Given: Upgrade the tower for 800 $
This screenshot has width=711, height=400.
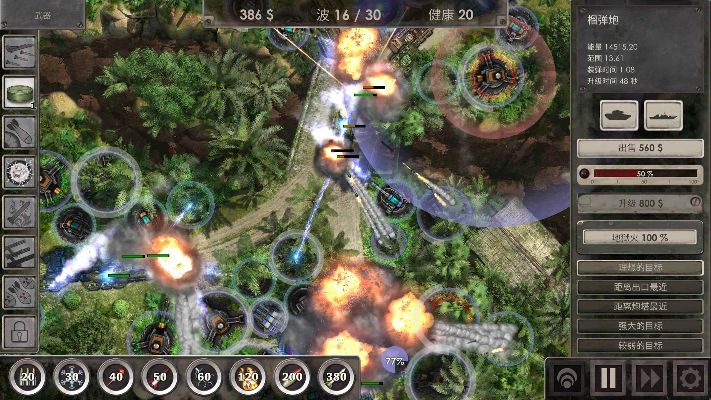Looking at the screenshot, I should coord(640,202).
